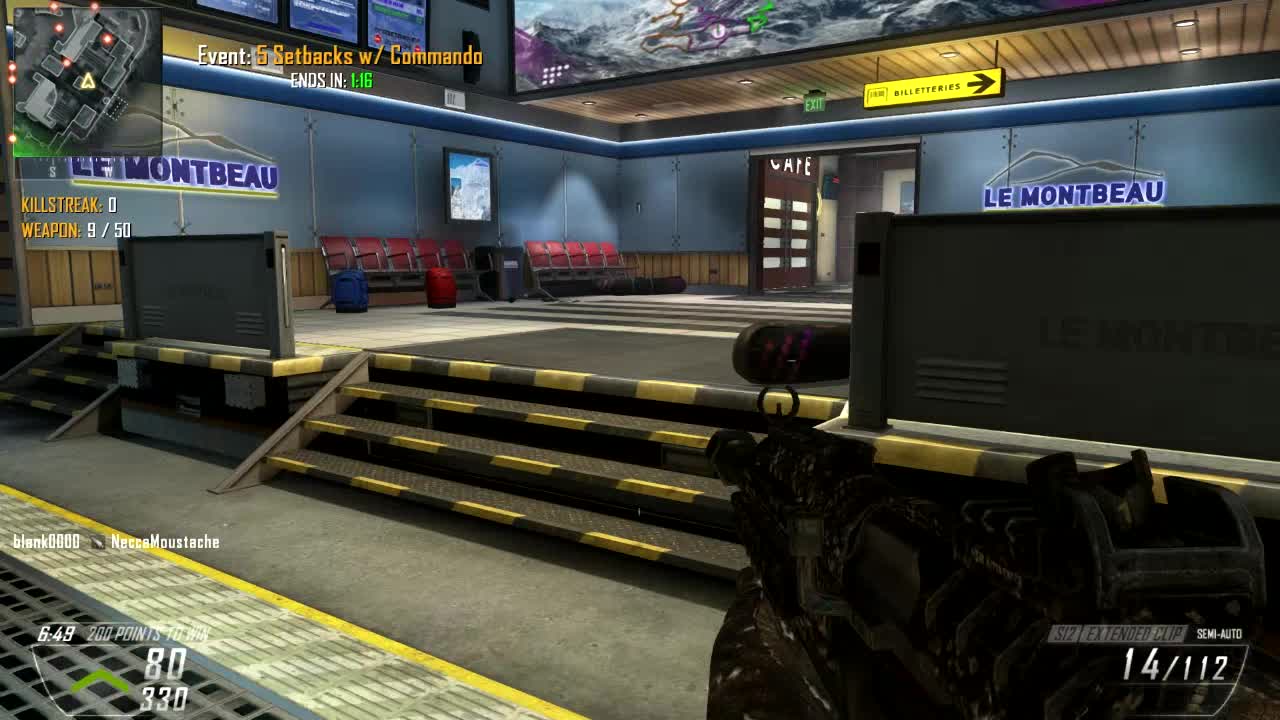Open the 5 Setbacks w/ Commando event tracker
Screen dimensions: 1280x720
340,56
